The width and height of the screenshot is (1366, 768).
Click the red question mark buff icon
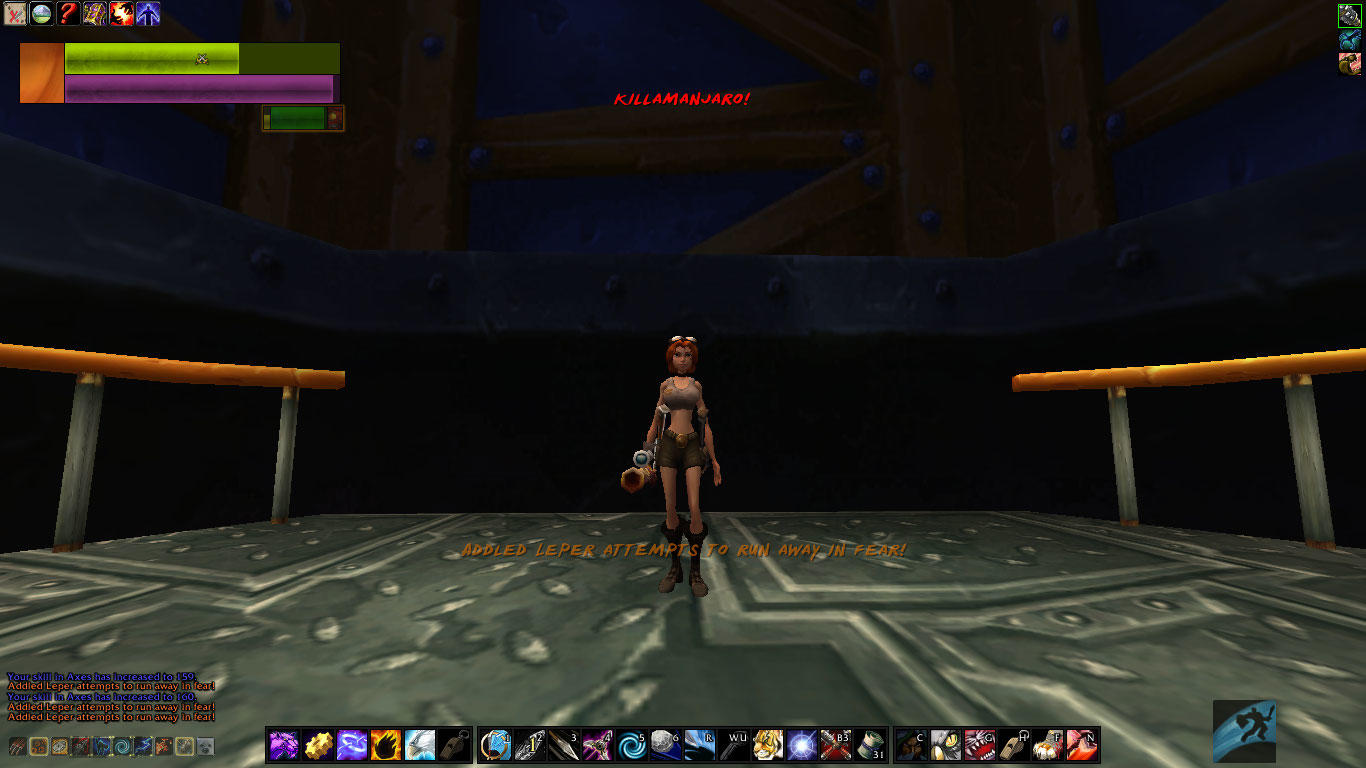(70, 14)
